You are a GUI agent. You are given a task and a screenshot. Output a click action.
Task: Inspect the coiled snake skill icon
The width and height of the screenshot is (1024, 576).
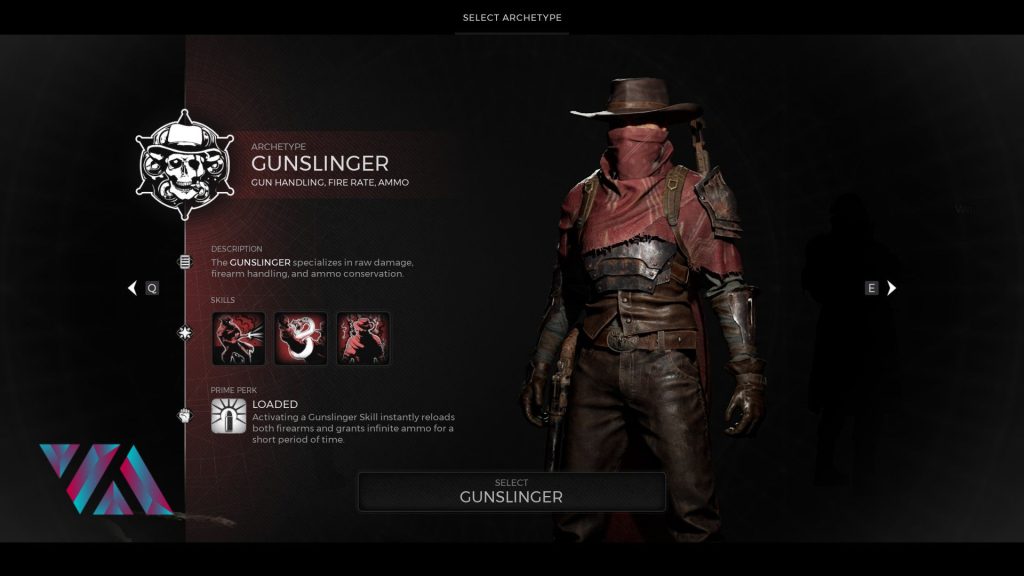point(301,339)
